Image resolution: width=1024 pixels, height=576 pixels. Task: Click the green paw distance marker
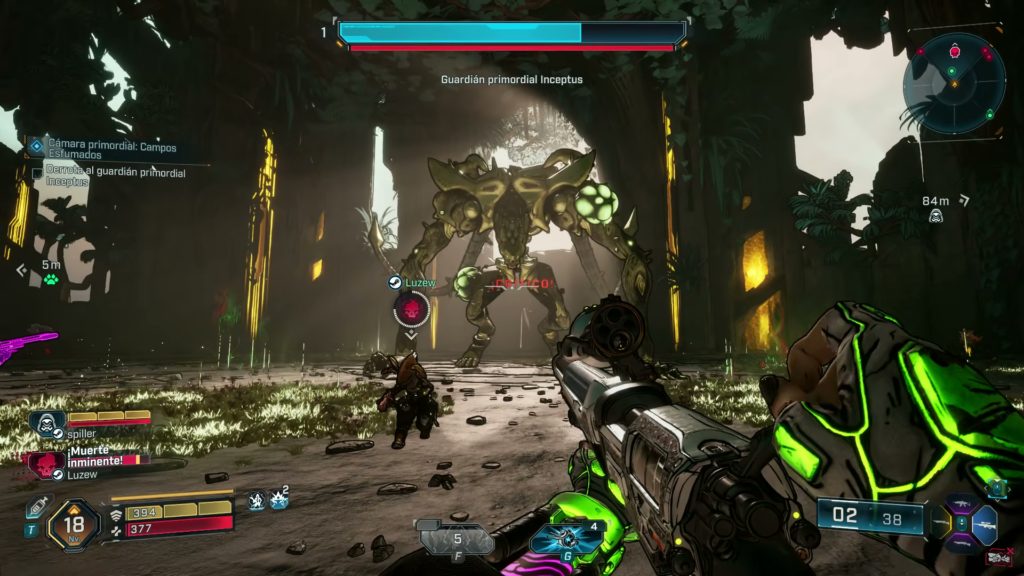(51, 279)
